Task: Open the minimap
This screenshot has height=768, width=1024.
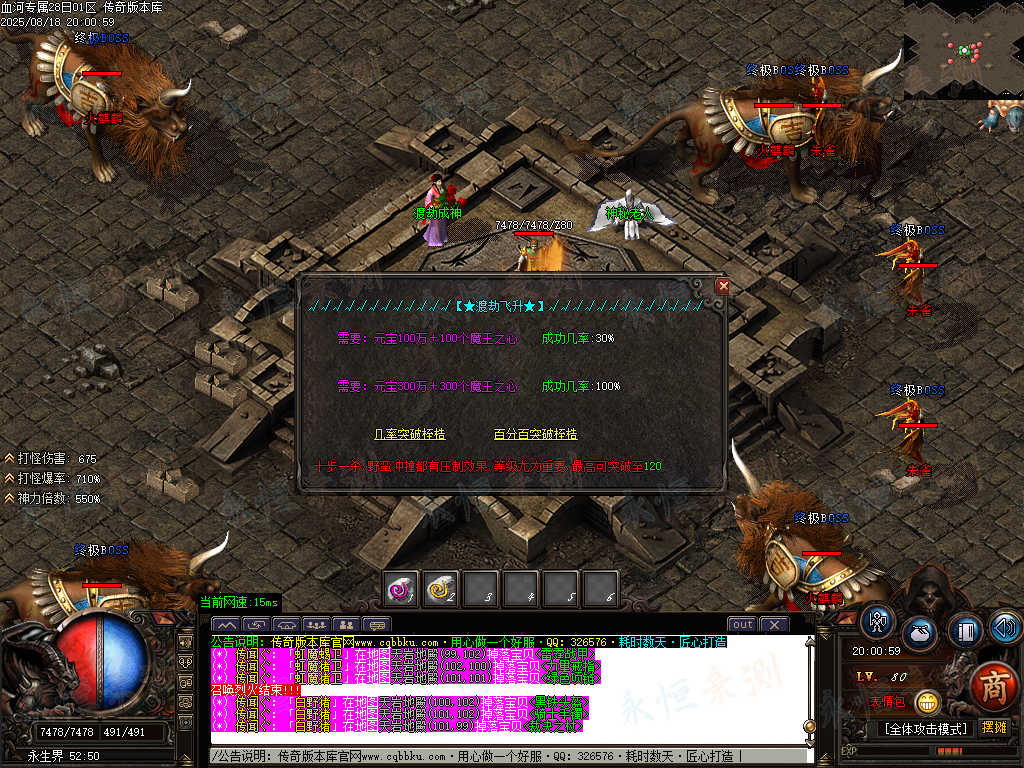Action: 963,49
